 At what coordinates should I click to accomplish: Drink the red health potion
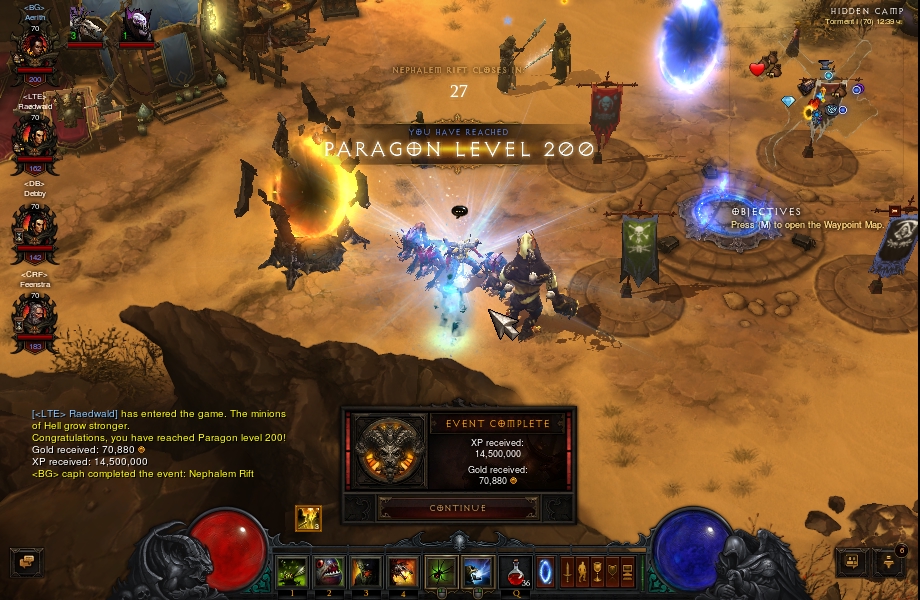click(x=515, y=571)
